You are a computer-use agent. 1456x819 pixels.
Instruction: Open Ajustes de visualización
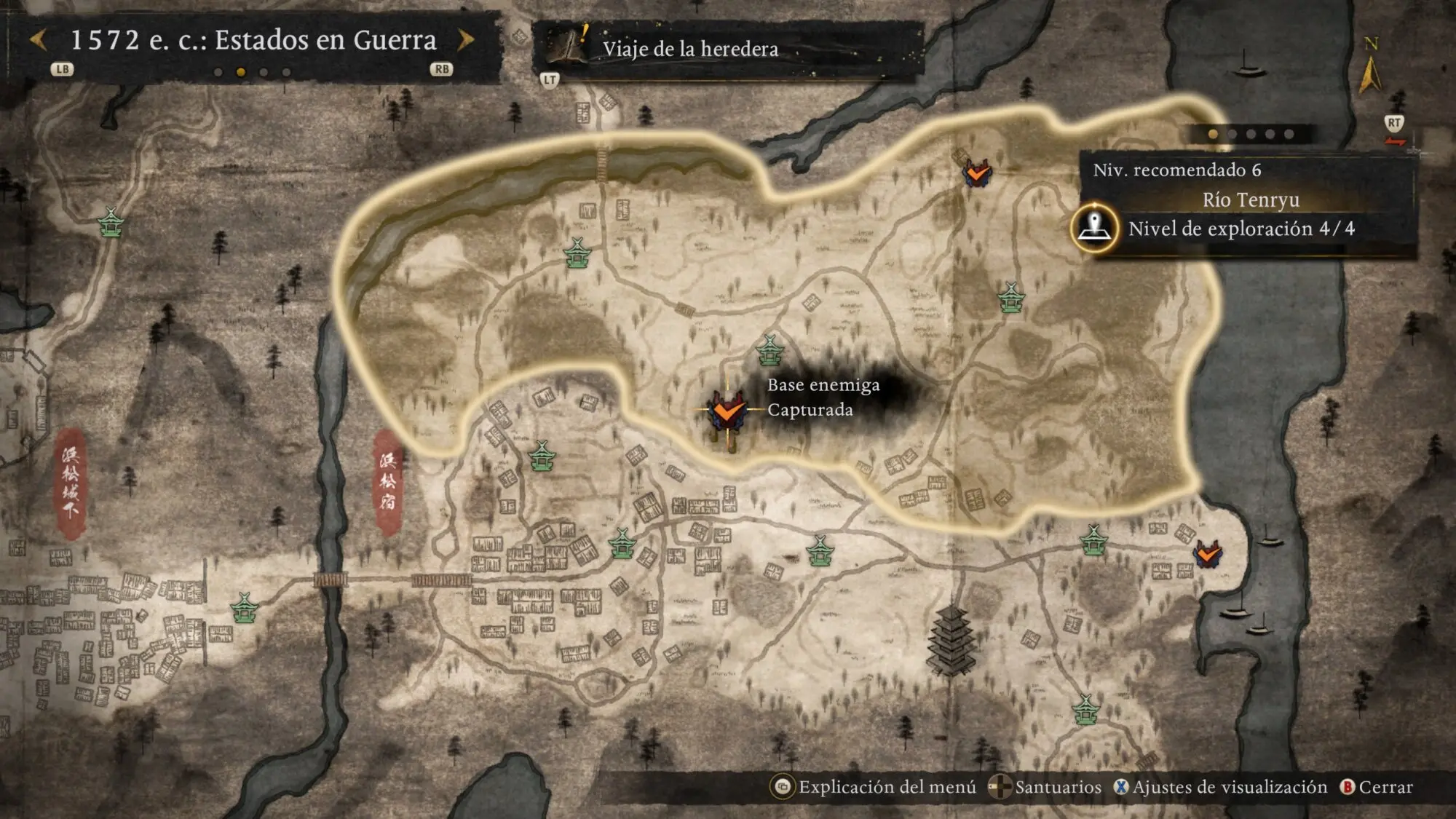(x=1221, y=787)
